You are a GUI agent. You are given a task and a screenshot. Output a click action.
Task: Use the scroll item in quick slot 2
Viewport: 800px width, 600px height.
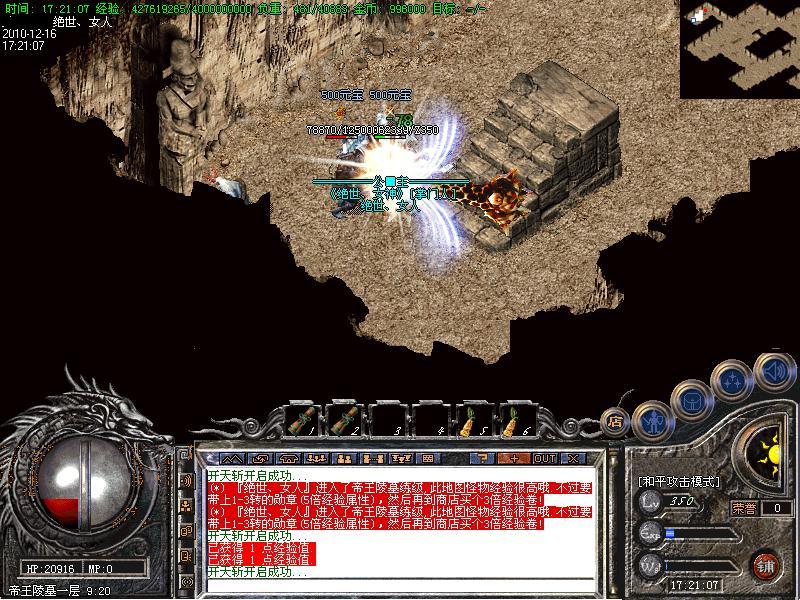[x=345, y=421]
